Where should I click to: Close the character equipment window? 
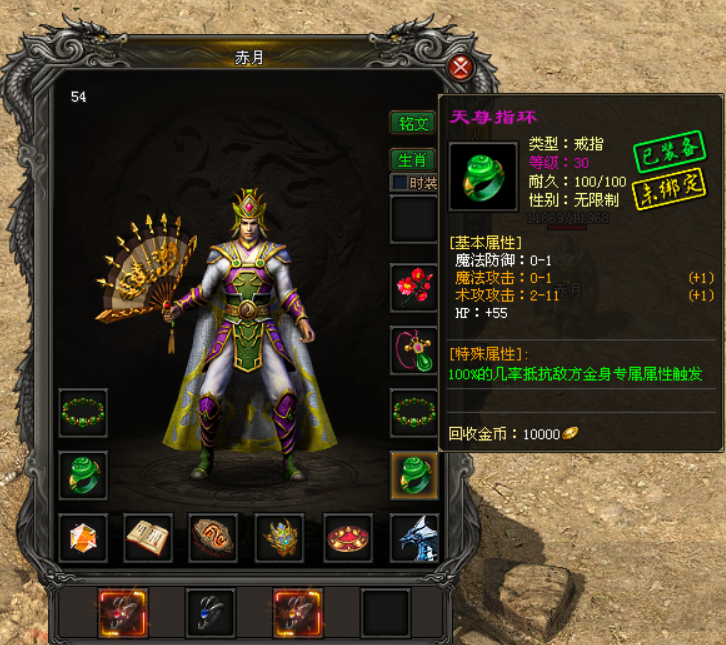point(460,67)
